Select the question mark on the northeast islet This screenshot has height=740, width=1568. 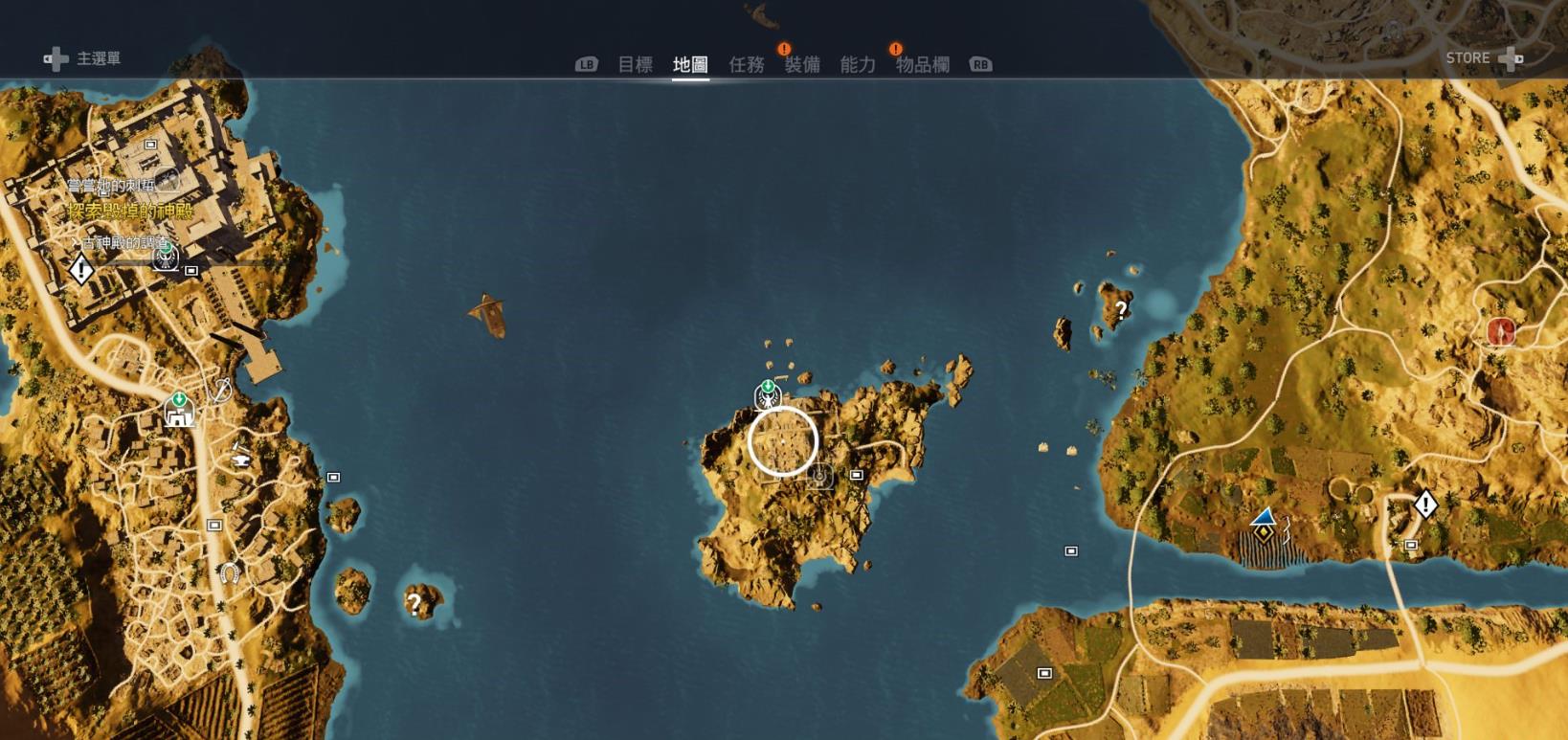[x=1120, y=309]
